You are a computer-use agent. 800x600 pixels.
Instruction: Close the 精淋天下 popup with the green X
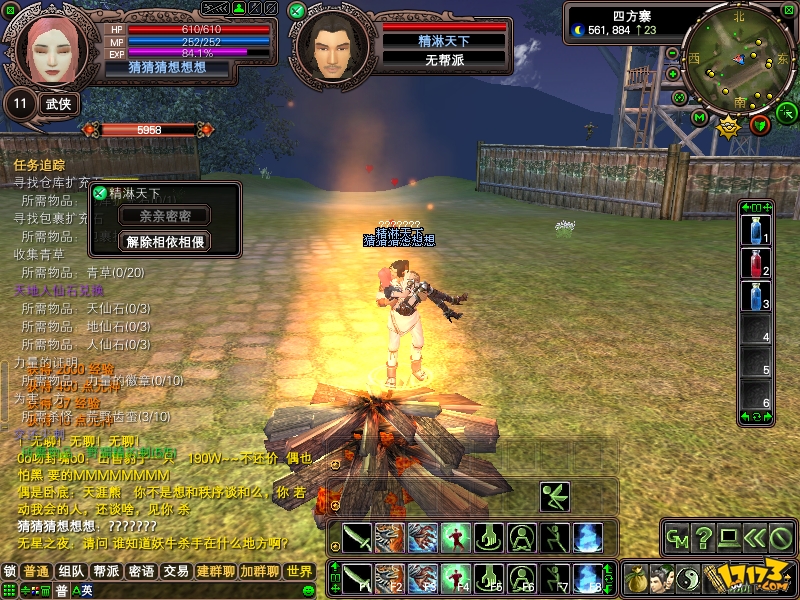click(x=99, y=192)
